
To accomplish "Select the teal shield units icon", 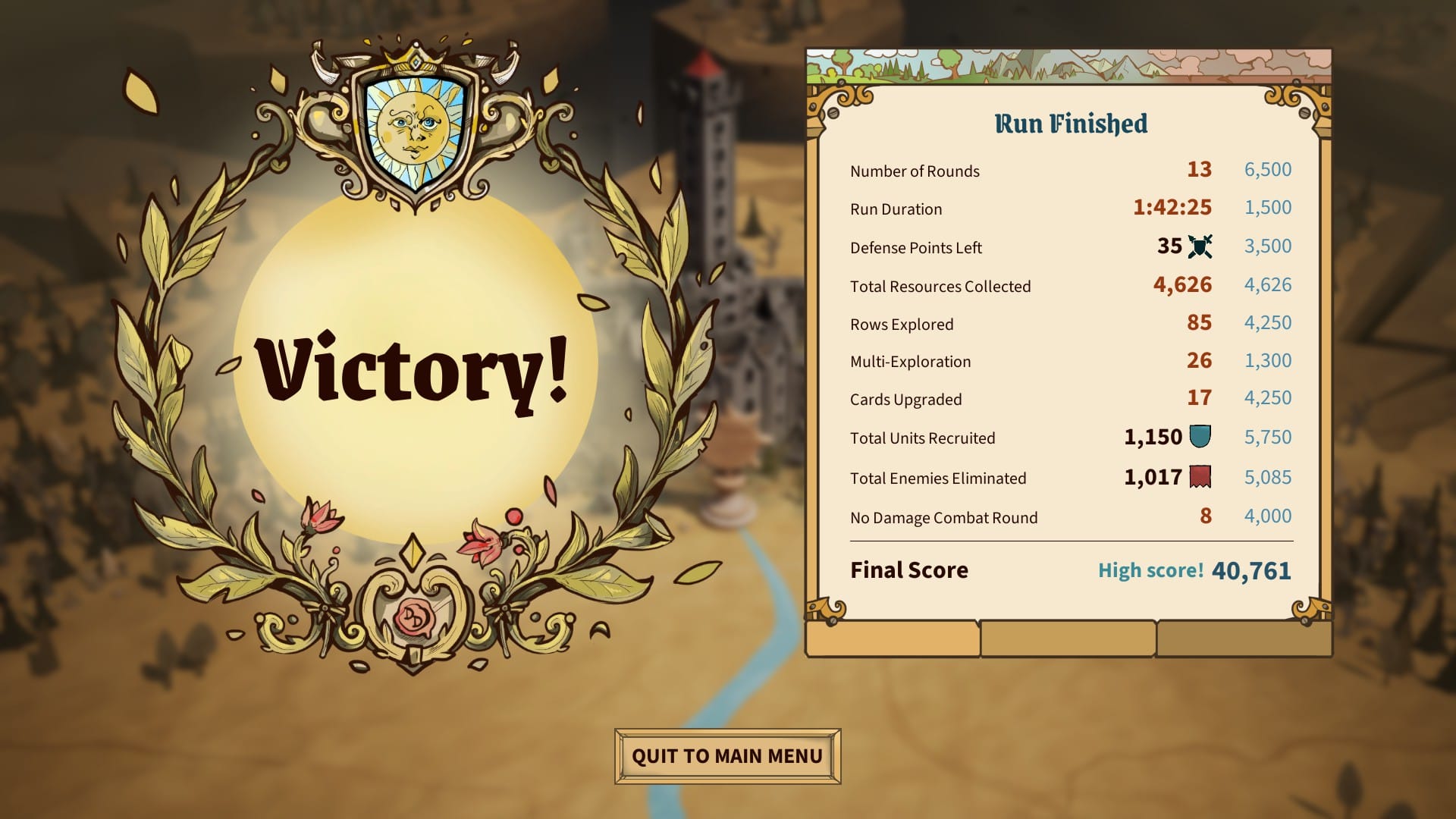I will (x=1200, y=437).
